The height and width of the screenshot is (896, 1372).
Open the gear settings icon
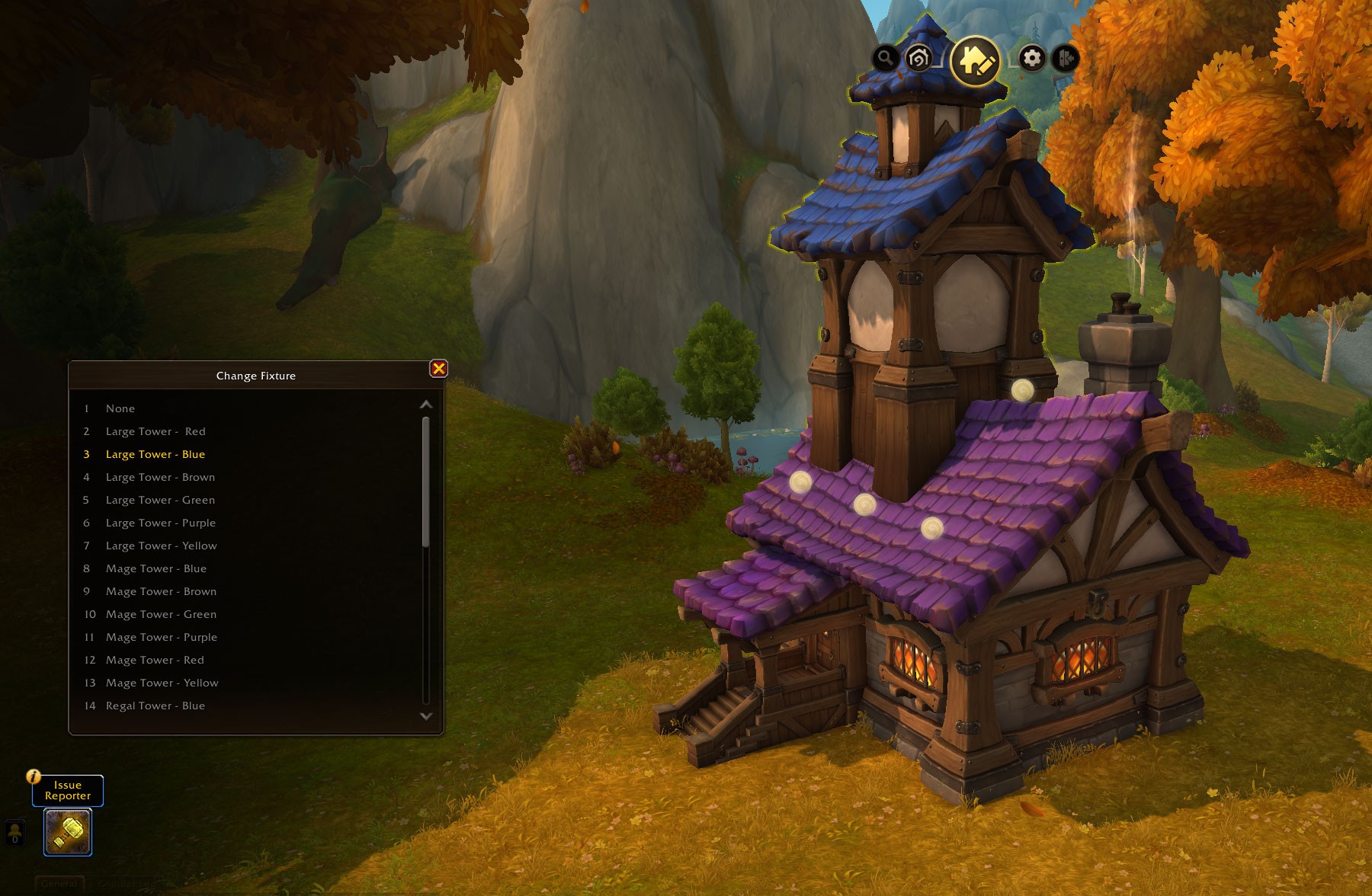tap(1032, 58)
